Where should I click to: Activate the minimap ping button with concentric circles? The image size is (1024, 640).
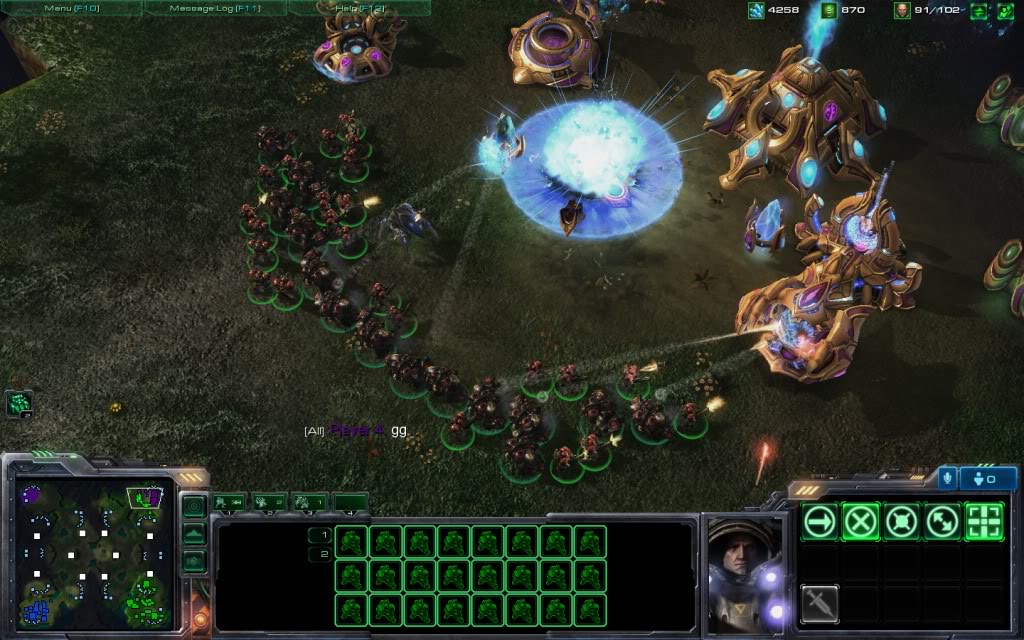pos(194,506)
